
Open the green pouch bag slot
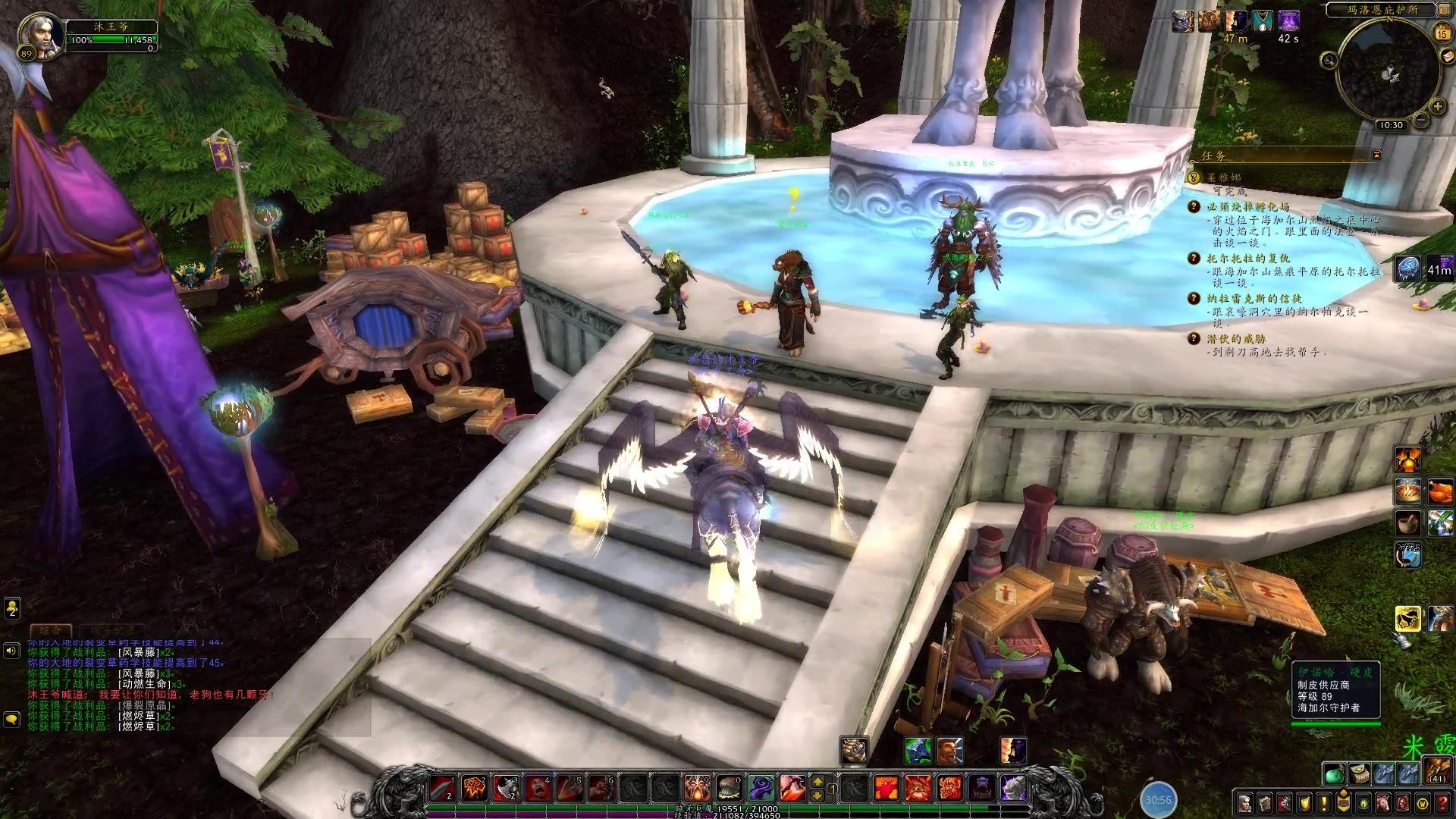(1335, 773)
